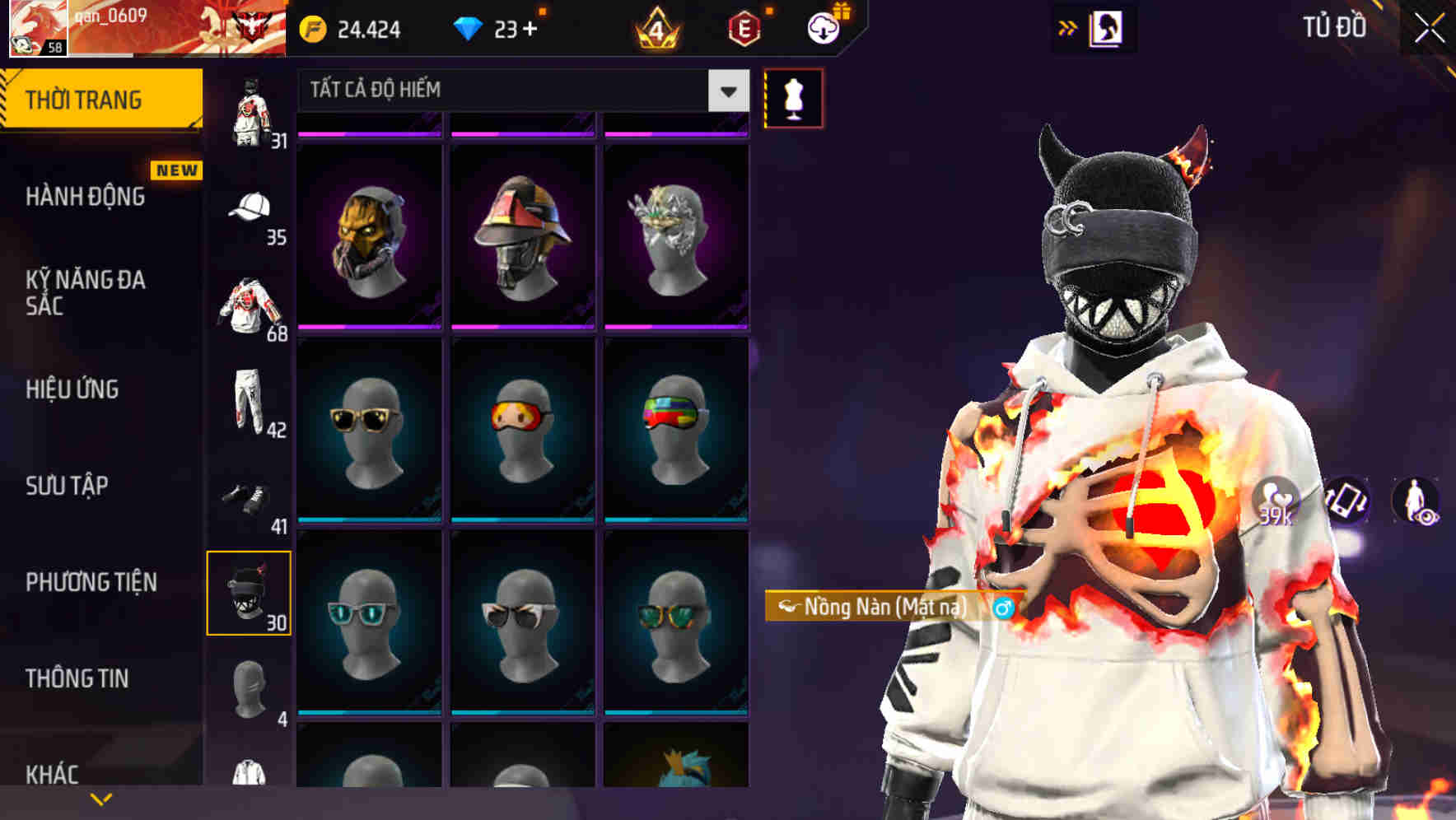Select the headgear category showing 30 items
The height and width of the screenshot is (820, 1456).
tap(249, 591)
